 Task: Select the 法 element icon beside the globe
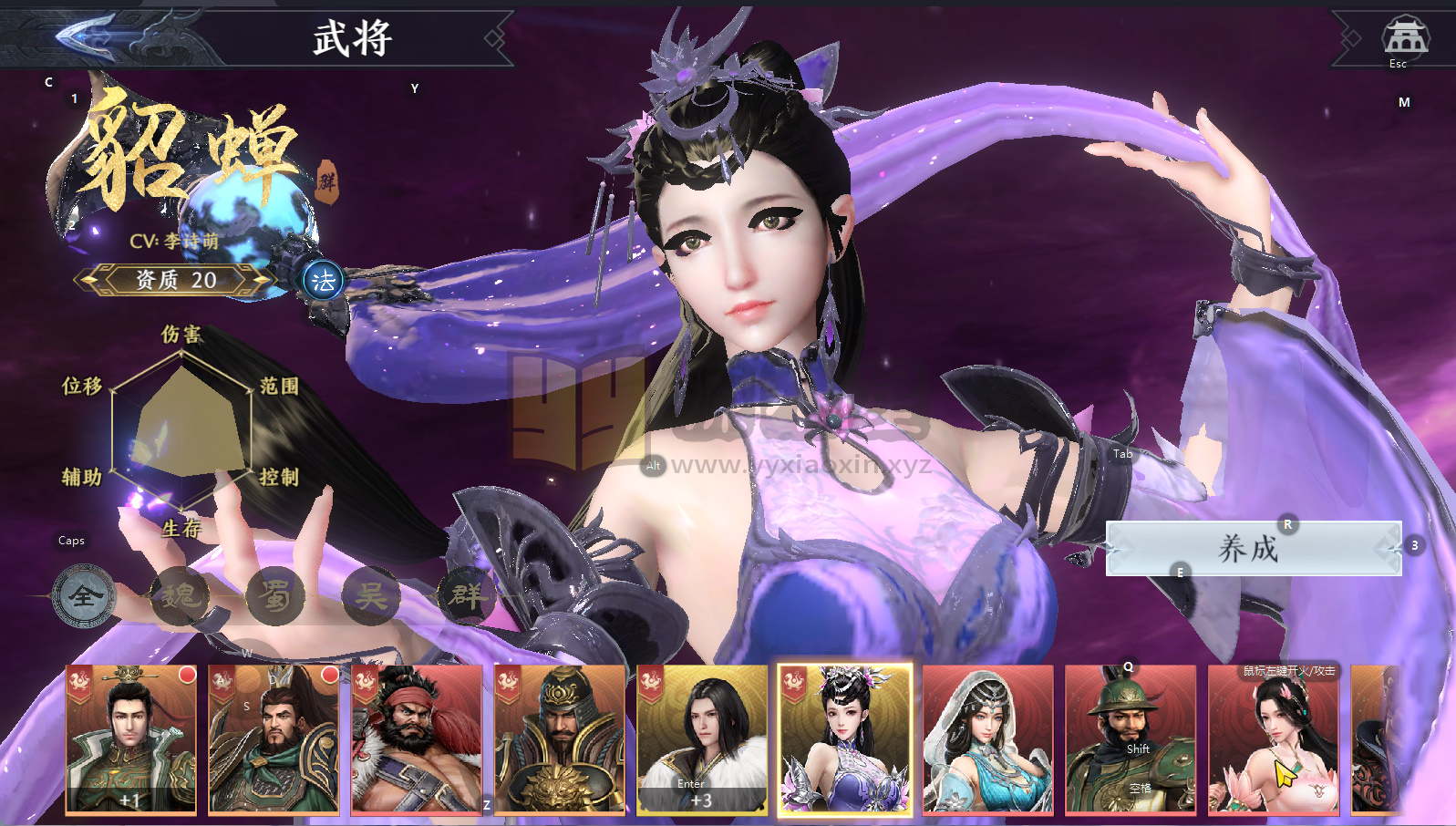point(324,280)
